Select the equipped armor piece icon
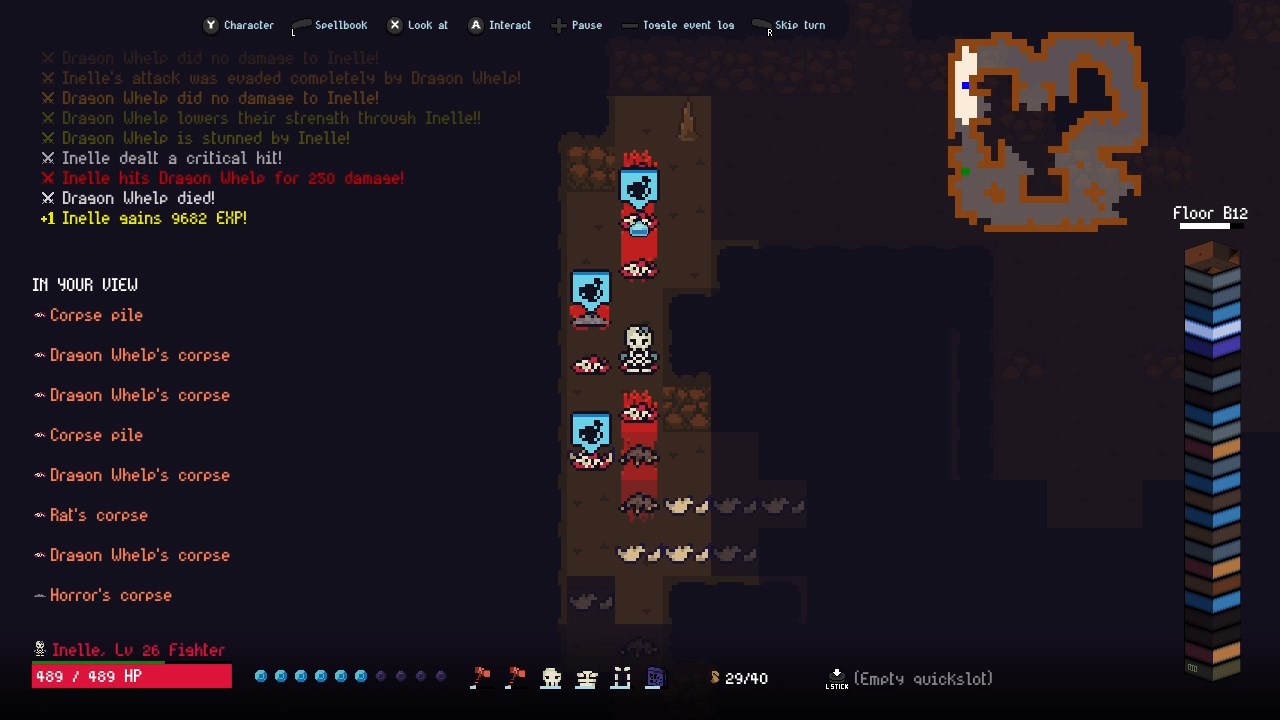The width and height of the screenshot is (1280, 720). (586, 678)
